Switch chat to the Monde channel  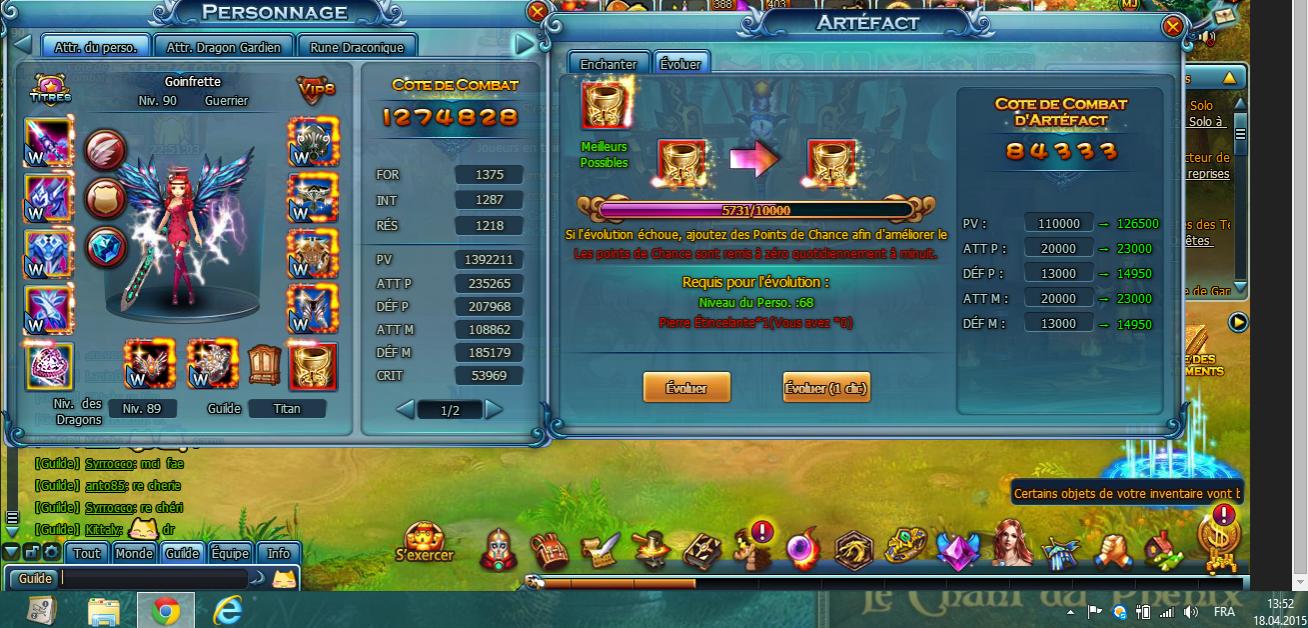[x=133, y=553]
